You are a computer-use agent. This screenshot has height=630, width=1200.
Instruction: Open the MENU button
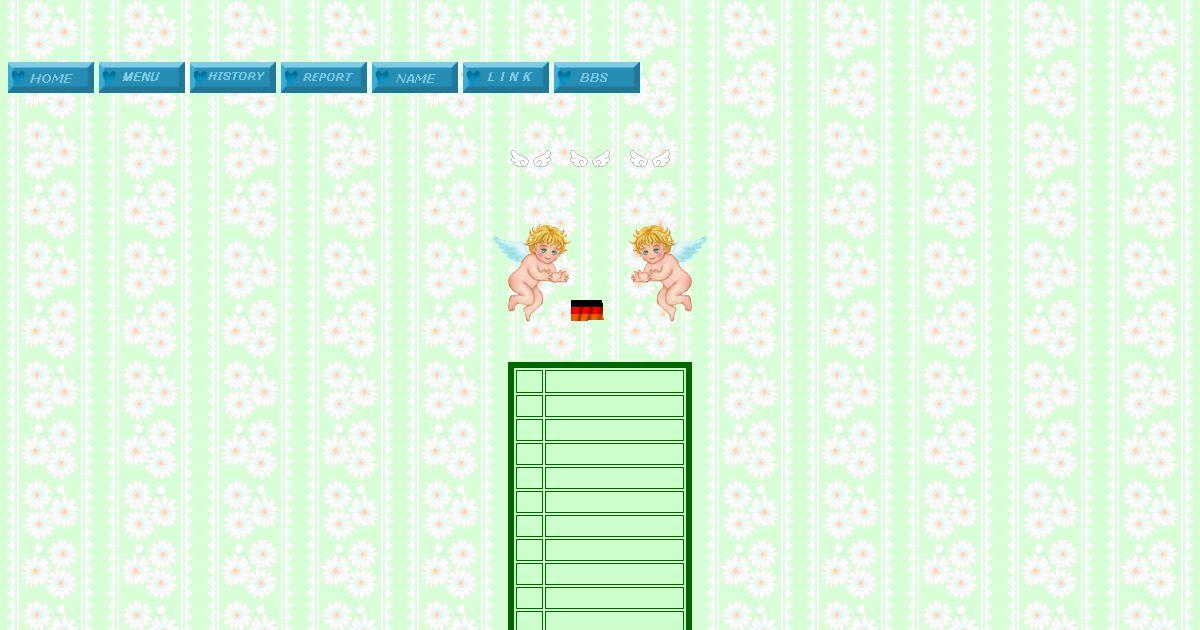click(141, 78)
